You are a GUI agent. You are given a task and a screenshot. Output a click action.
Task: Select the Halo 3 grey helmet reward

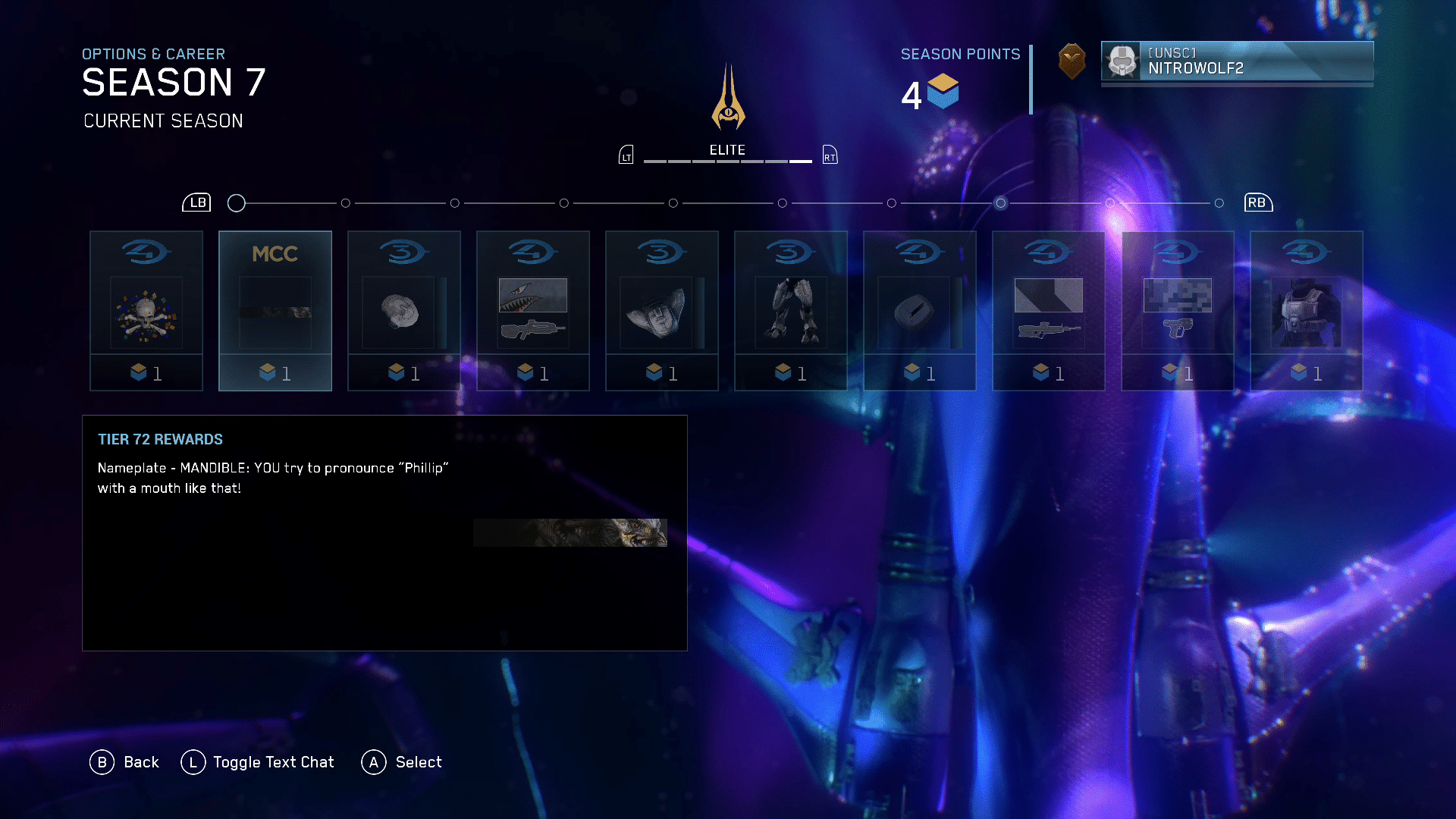tap(404, 311)
